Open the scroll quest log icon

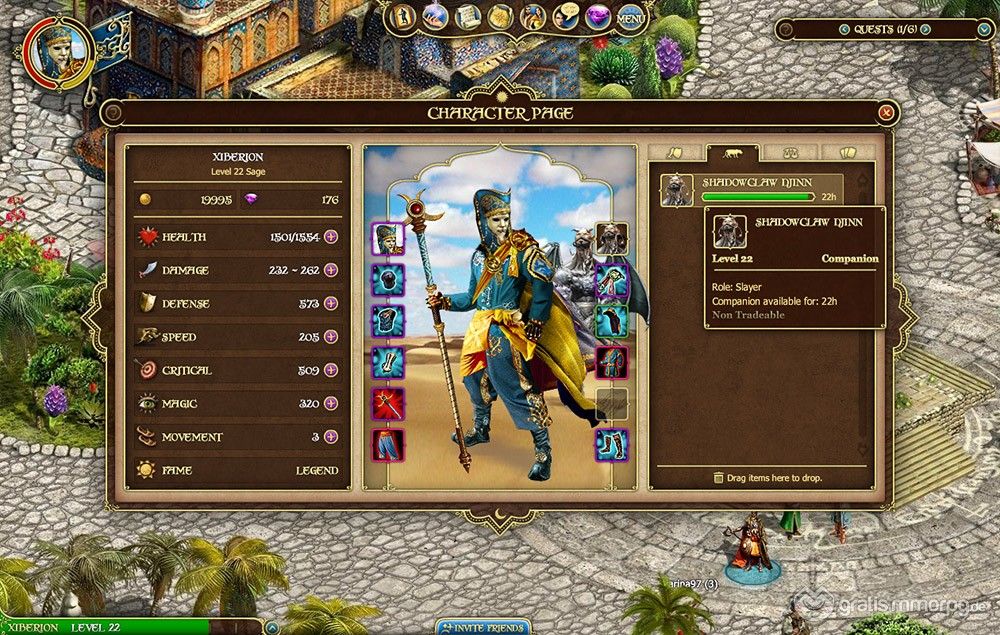(468, 17)
